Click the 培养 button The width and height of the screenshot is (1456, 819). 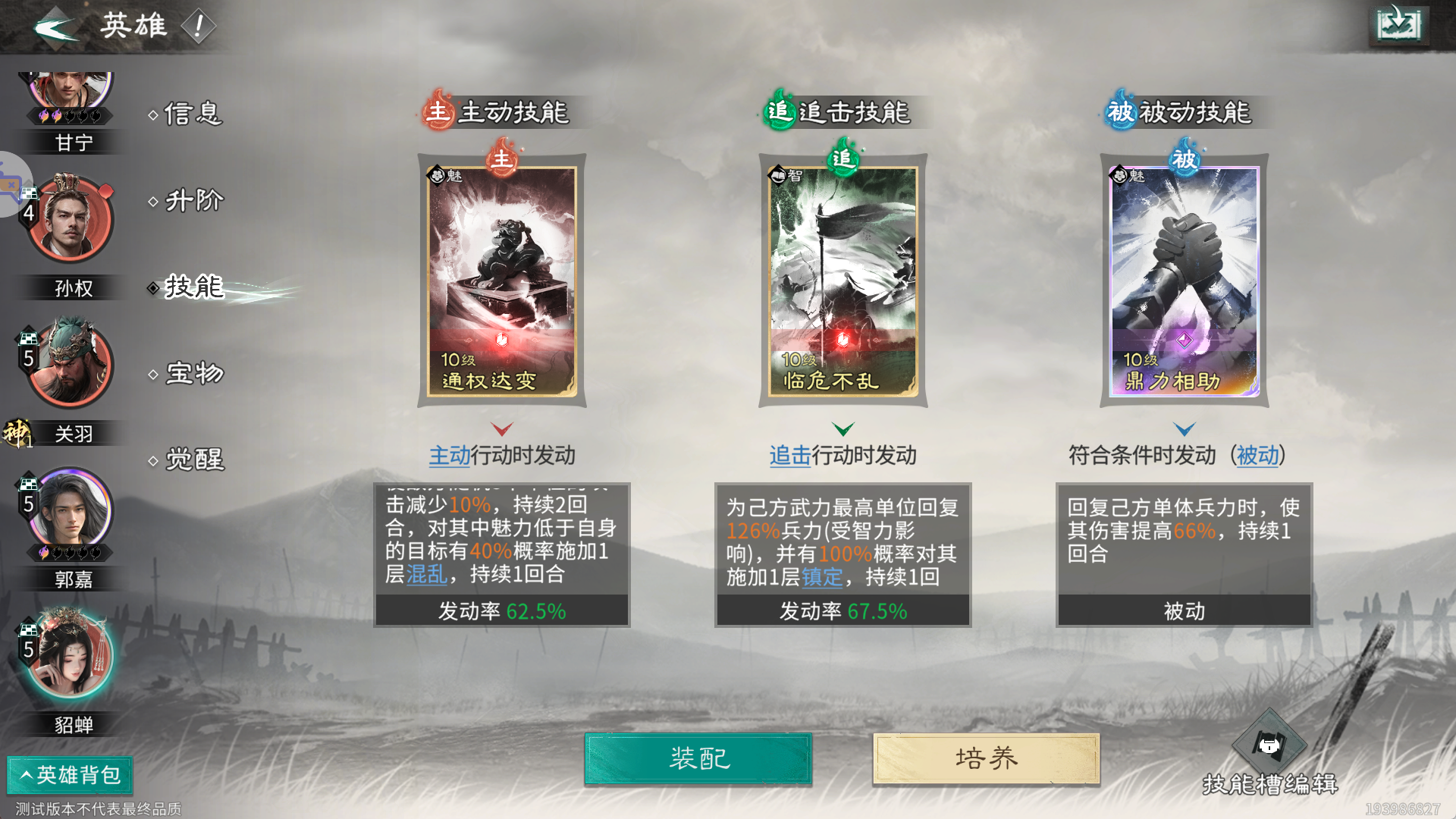coord(985,758)
